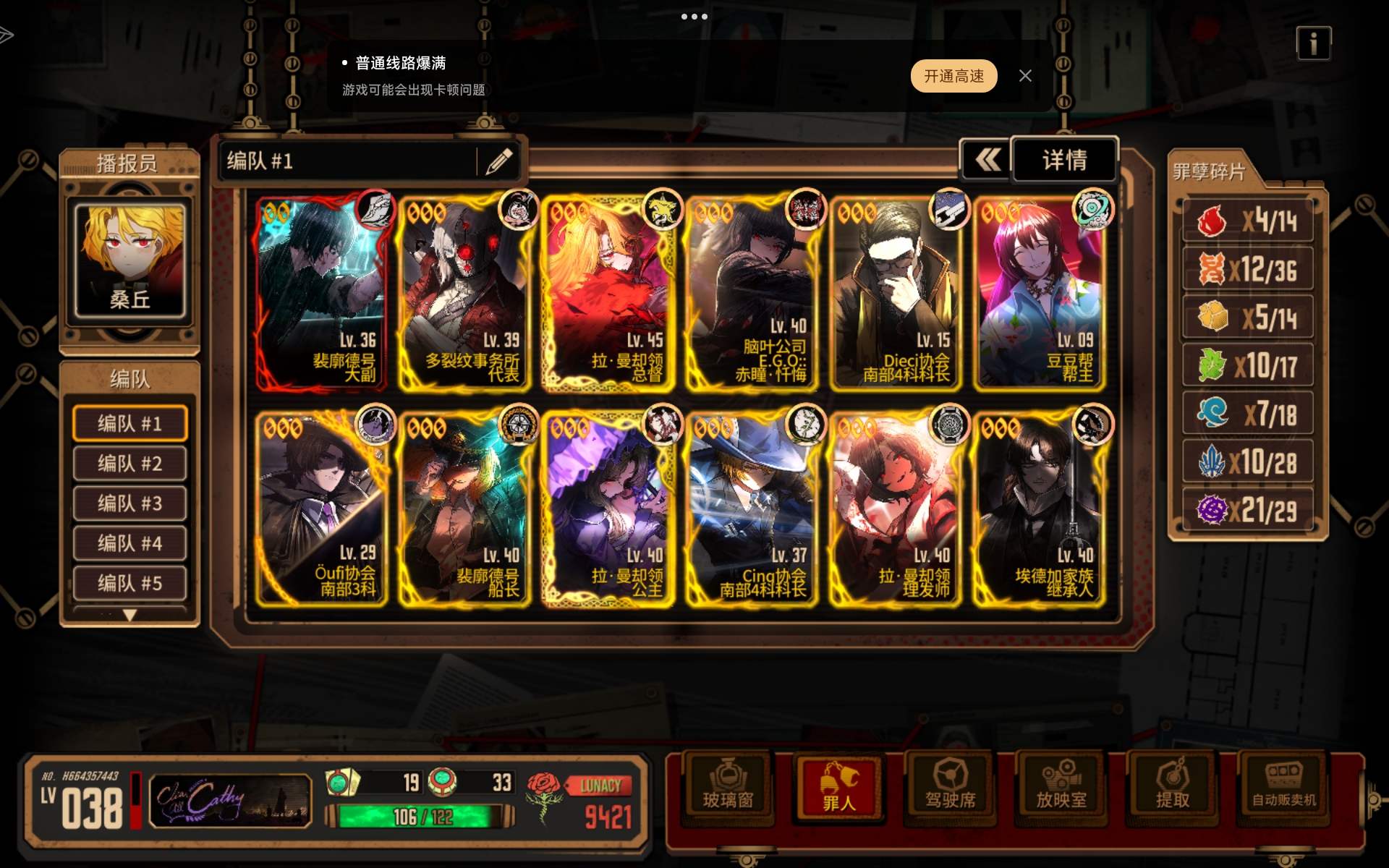Switch to 编队 #3

click(x=130, y=503)
